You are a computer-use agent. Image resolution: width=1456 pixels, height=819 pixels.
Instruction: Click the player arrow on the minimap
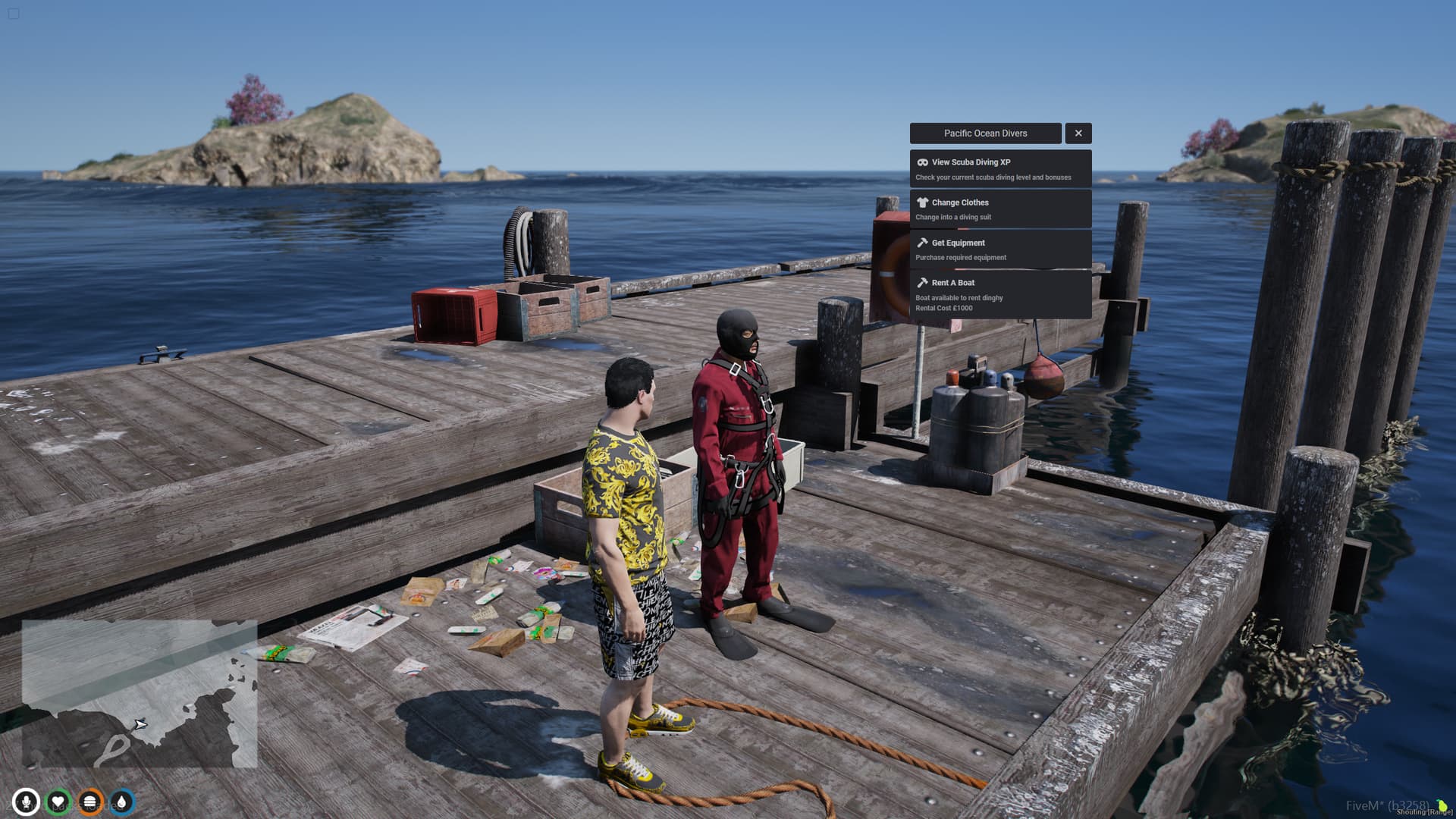click(142, 724)
